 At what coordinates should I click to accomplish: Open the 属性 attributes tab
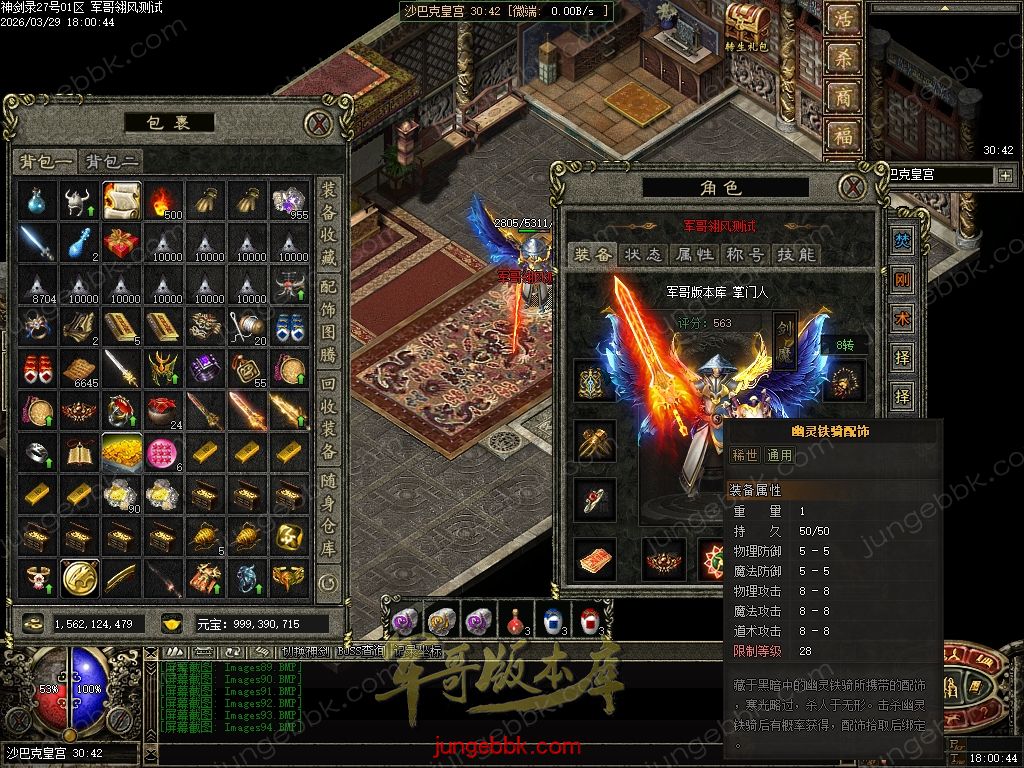[695, 255]
